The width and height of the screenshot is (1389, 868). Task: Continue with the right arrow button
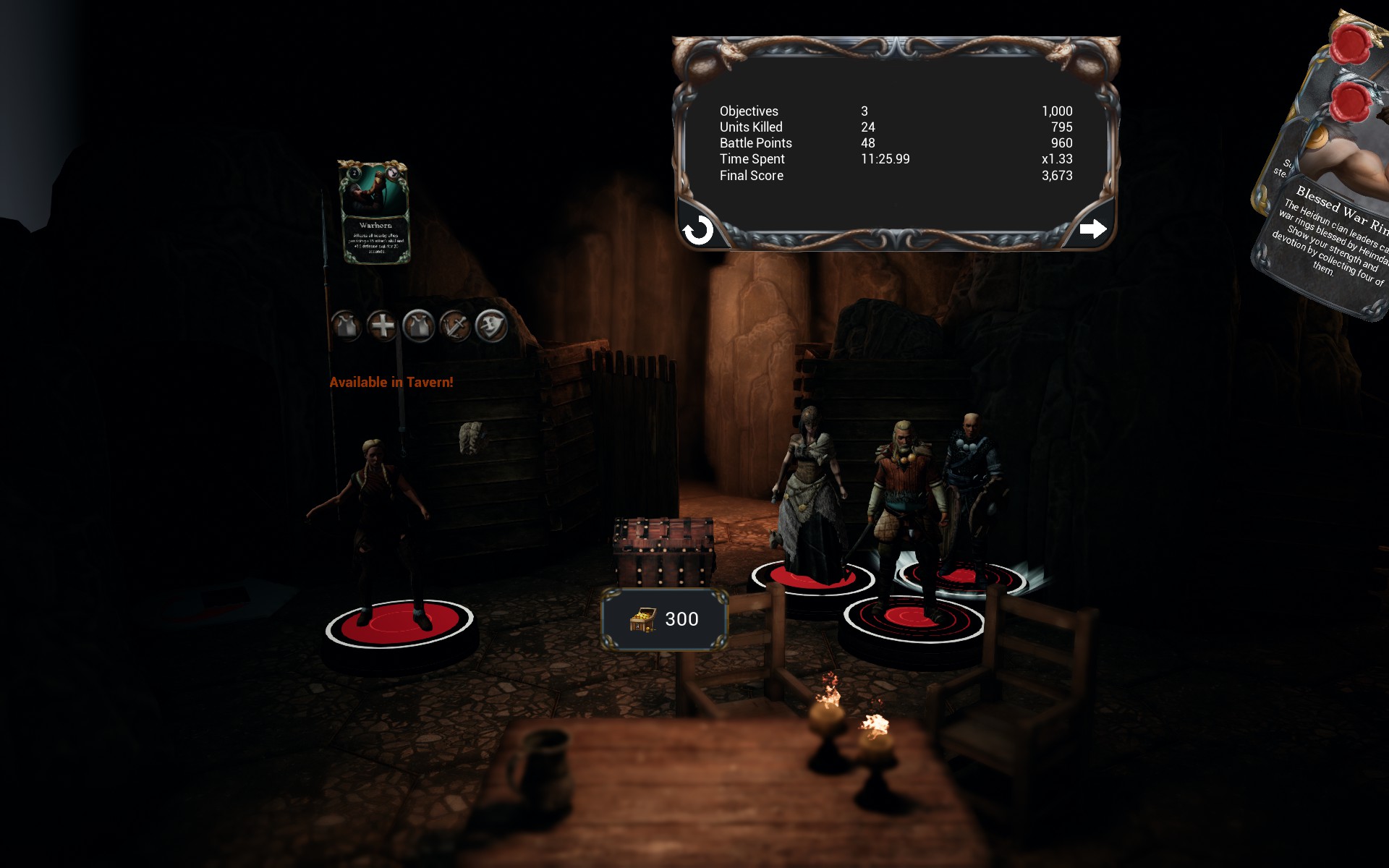coord(1092,229)
